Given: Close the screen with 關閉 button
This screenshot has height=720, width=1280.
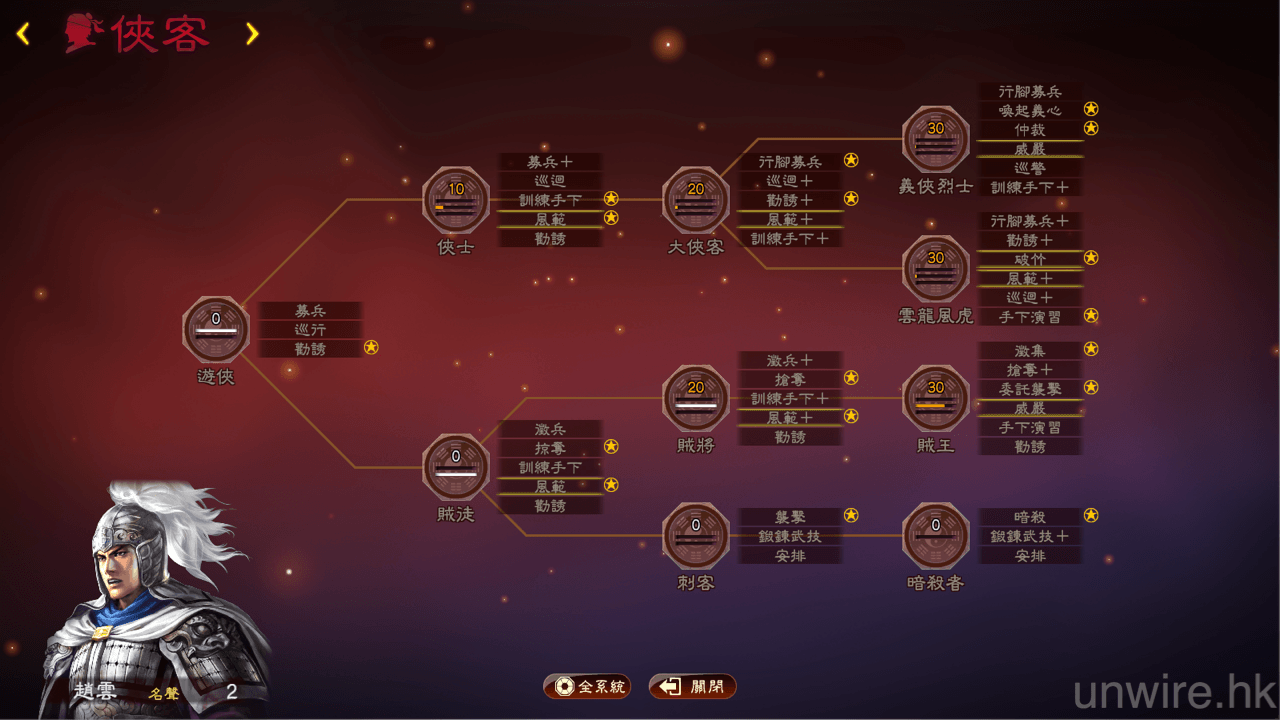Looking at the screenshot, I should coord(693,687).
